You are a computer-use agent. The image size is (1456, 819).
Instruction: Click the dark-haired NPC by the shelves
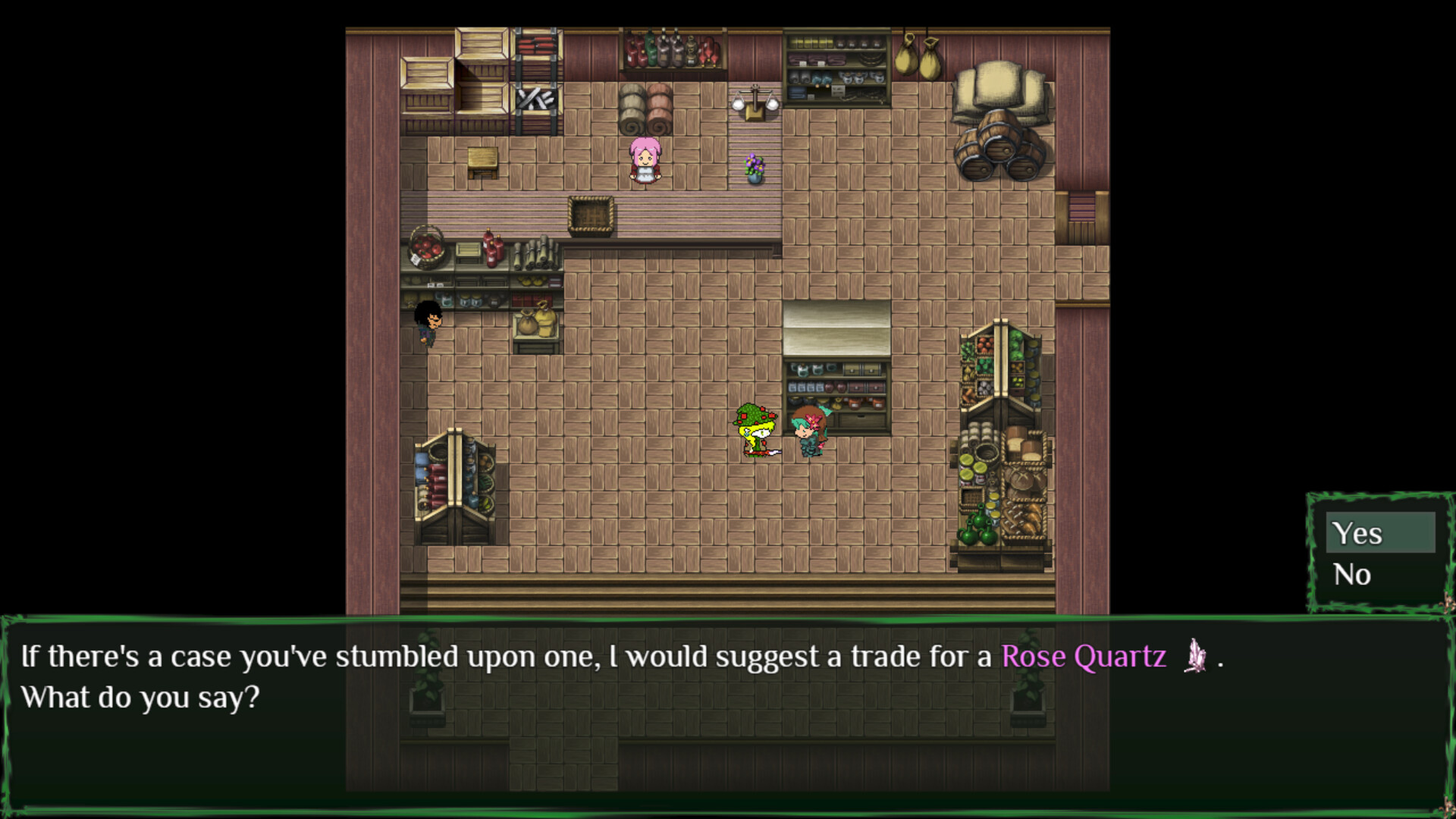coord(427,326)
